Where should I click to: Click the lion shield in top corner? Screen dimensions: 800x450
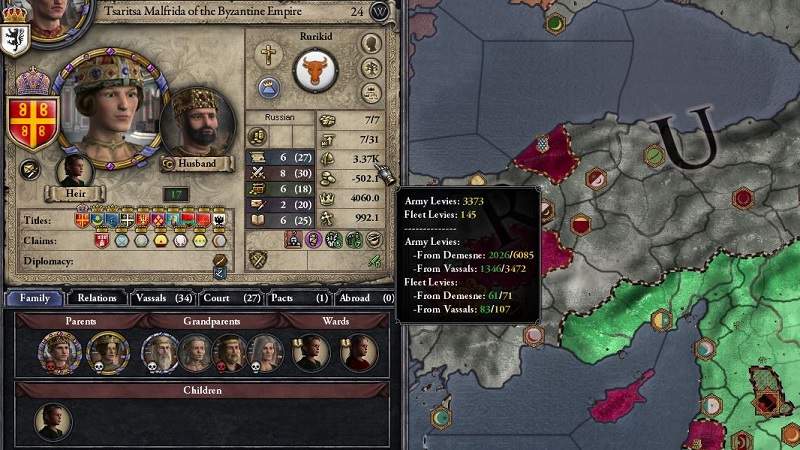[x=17, y=36]
